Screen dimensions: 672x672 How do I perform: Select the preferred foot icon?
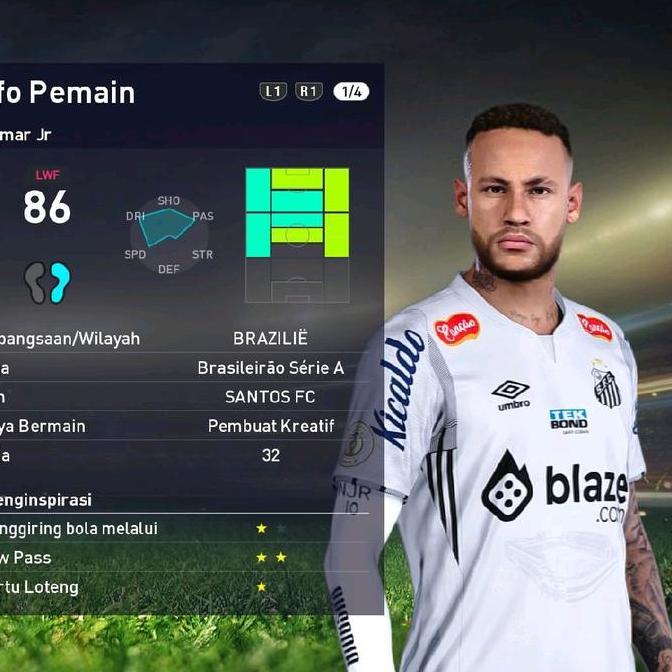click(x=48, y=283)
